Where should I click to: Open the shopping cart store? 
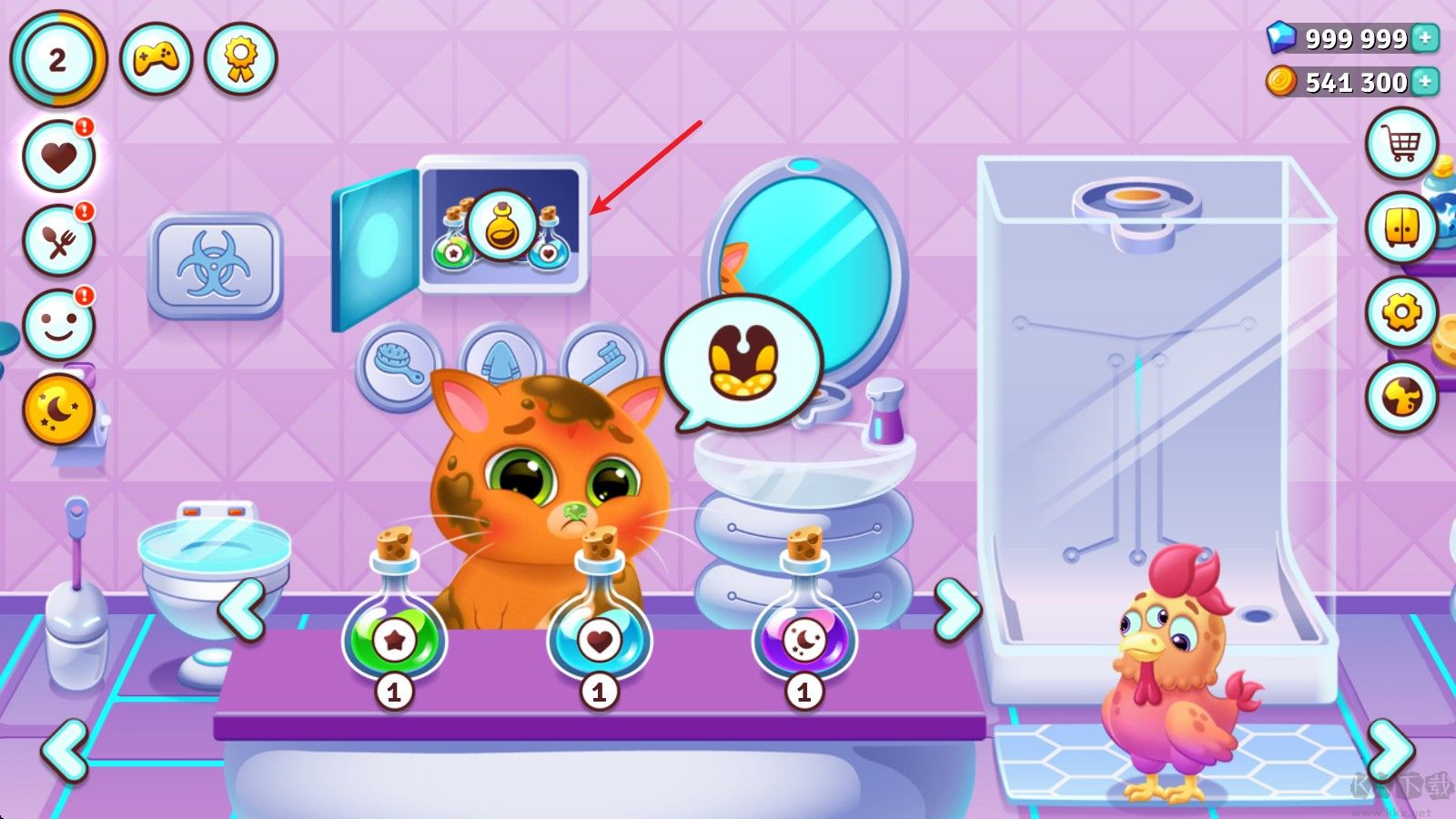[1401, 144]
